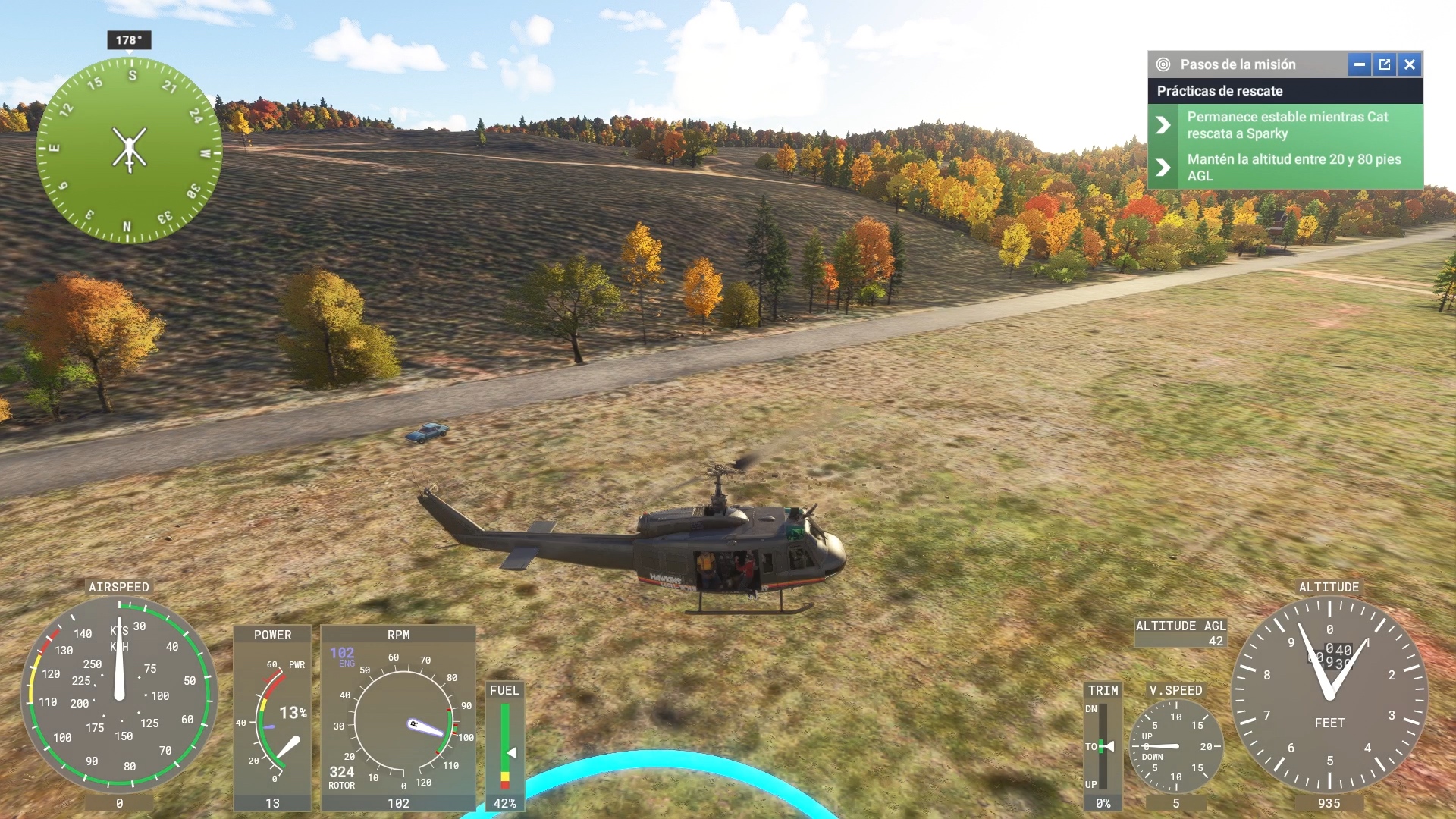
Task: Minimize the Pasos de la misión panel
Action: click(x=1359, y=64)
